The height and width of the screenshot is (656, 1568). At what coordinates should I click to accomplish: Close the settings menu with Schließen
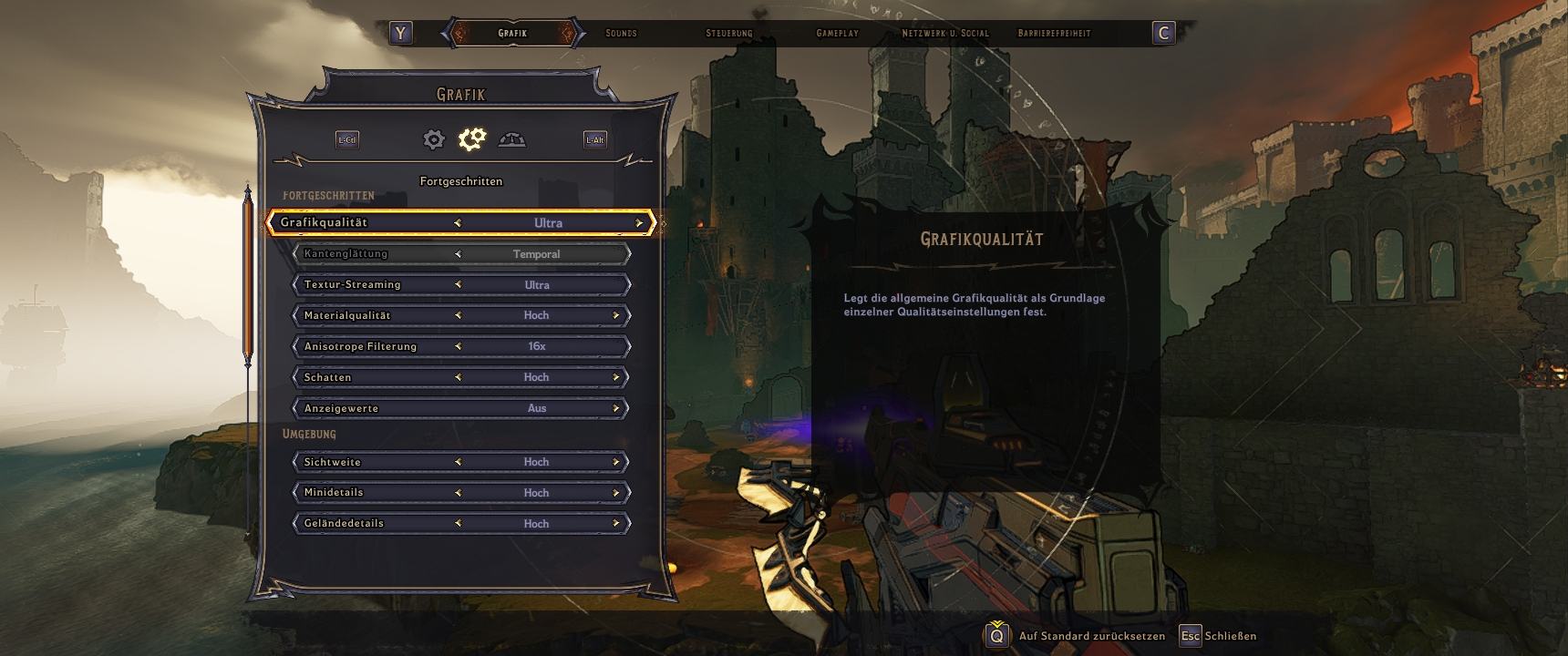(x=1230, y=636)
